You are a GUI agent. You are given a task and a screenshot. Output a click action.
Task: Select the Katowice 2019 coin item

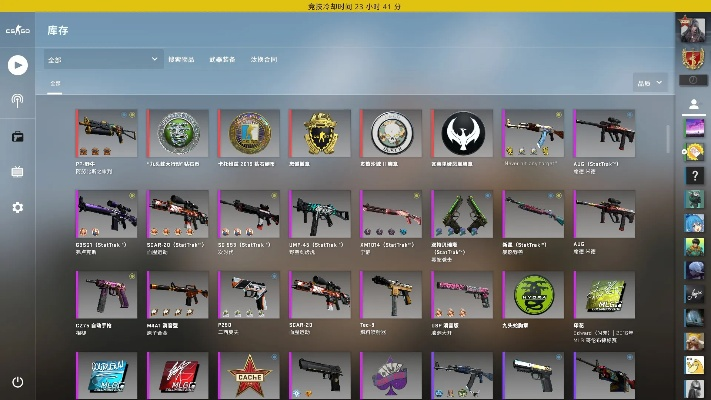tap(249, 133)
